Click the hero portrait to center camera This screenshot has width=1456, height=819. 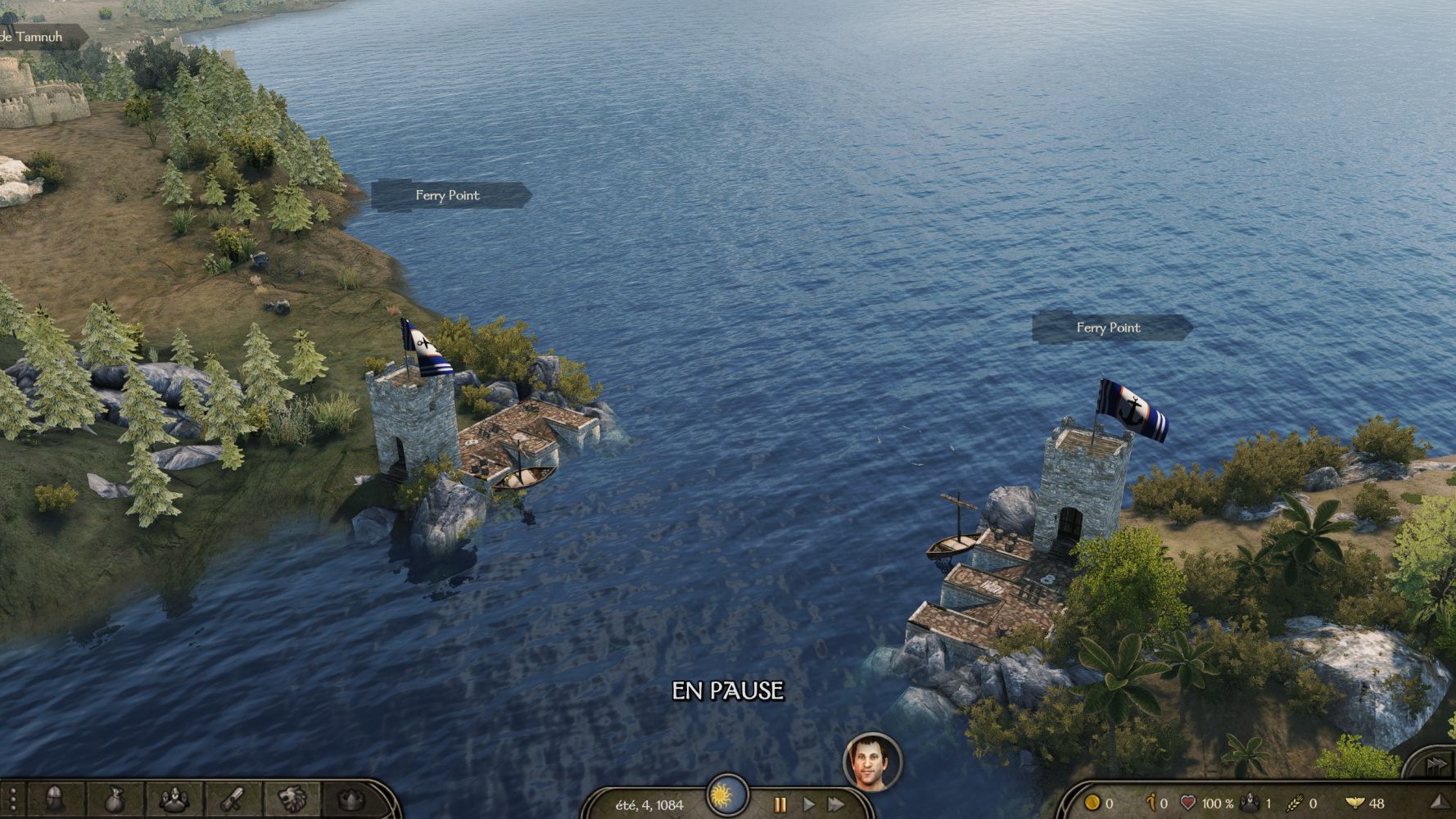[x=871, y=762]
